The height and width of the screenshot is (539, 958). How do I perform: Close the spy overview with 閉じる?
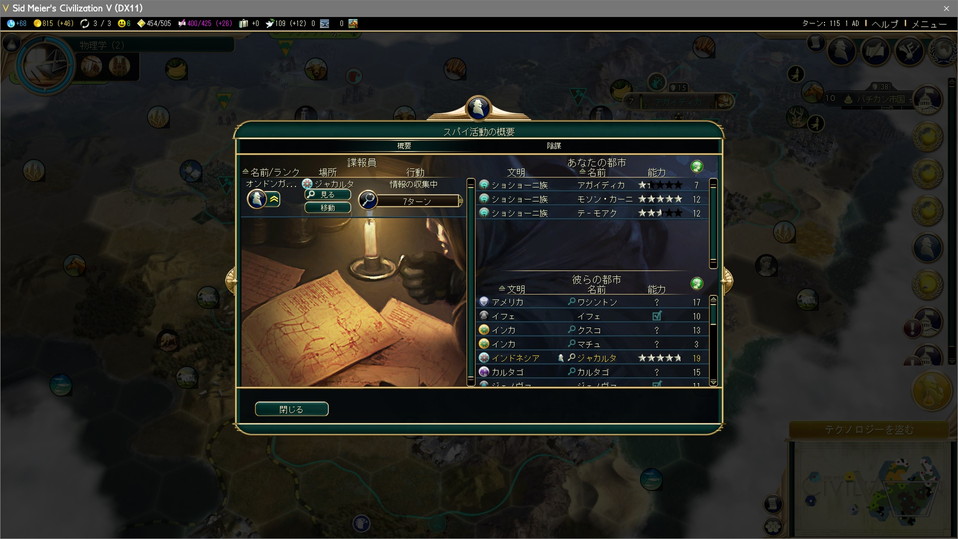[291, 409]
